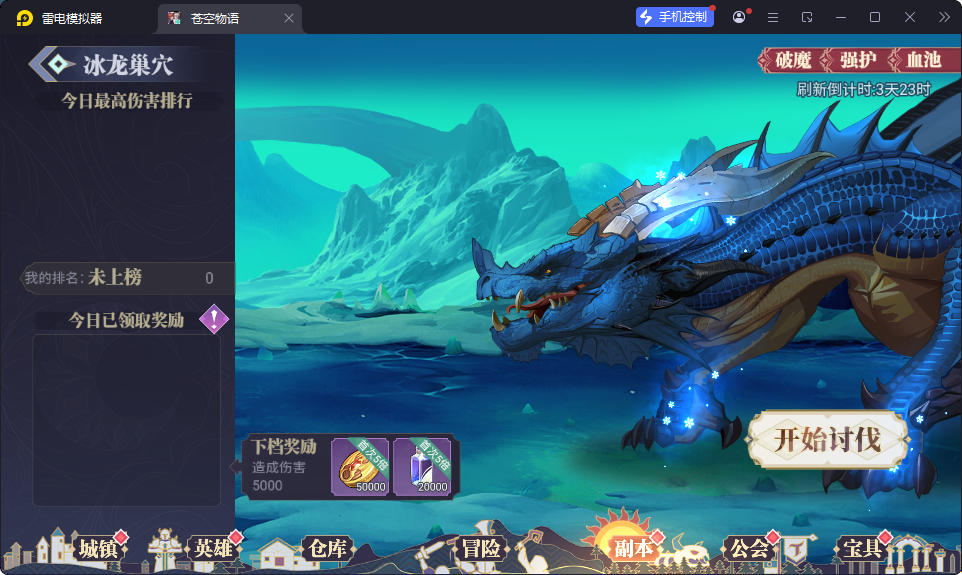Screen dimensions: 962x575
Task: Open the 英雄 heroes menu
Action: pyautogui.click(x=213, y=548)
